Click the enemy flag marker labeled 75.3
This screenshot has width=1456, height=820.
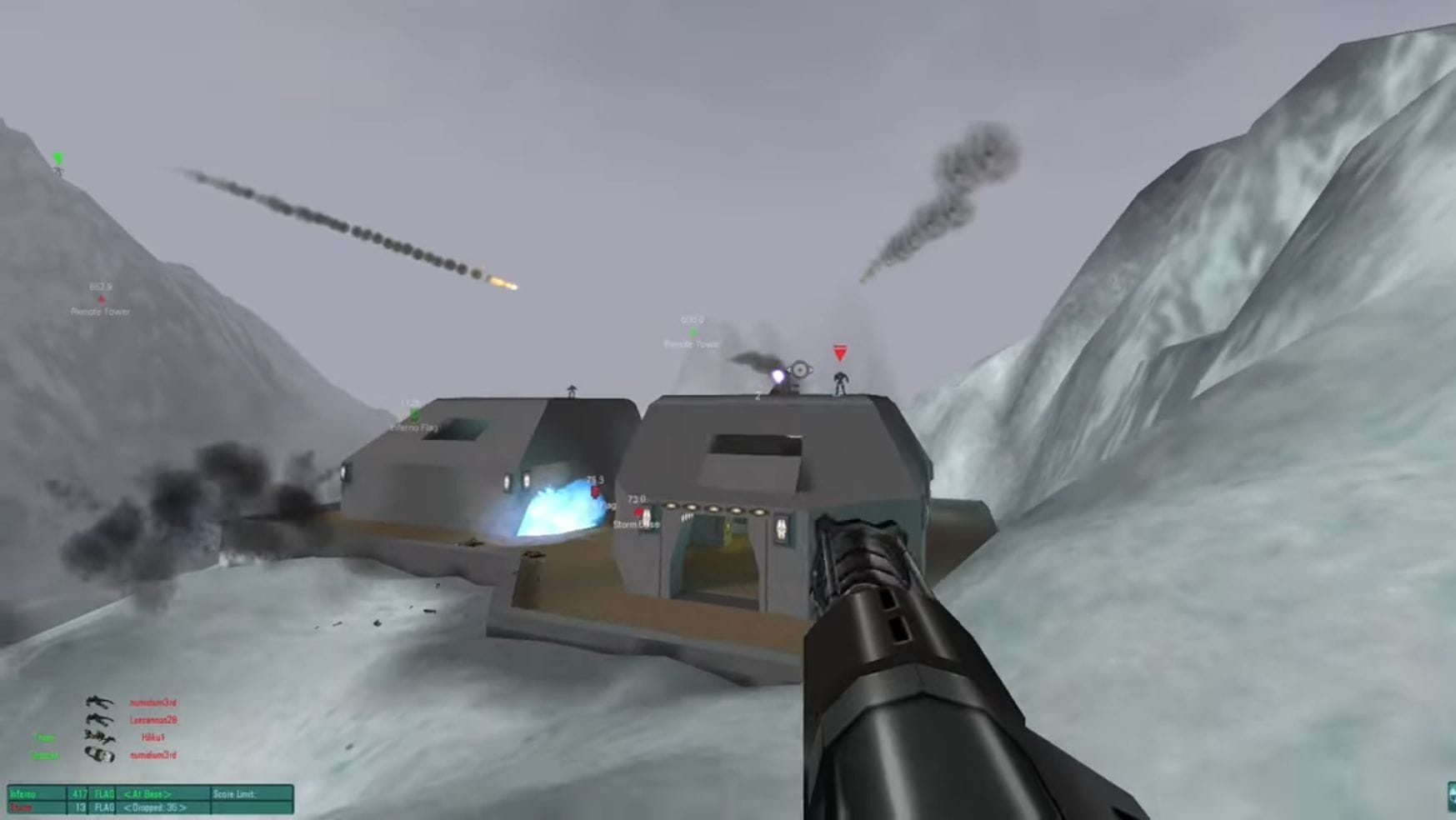coord(595,492)
